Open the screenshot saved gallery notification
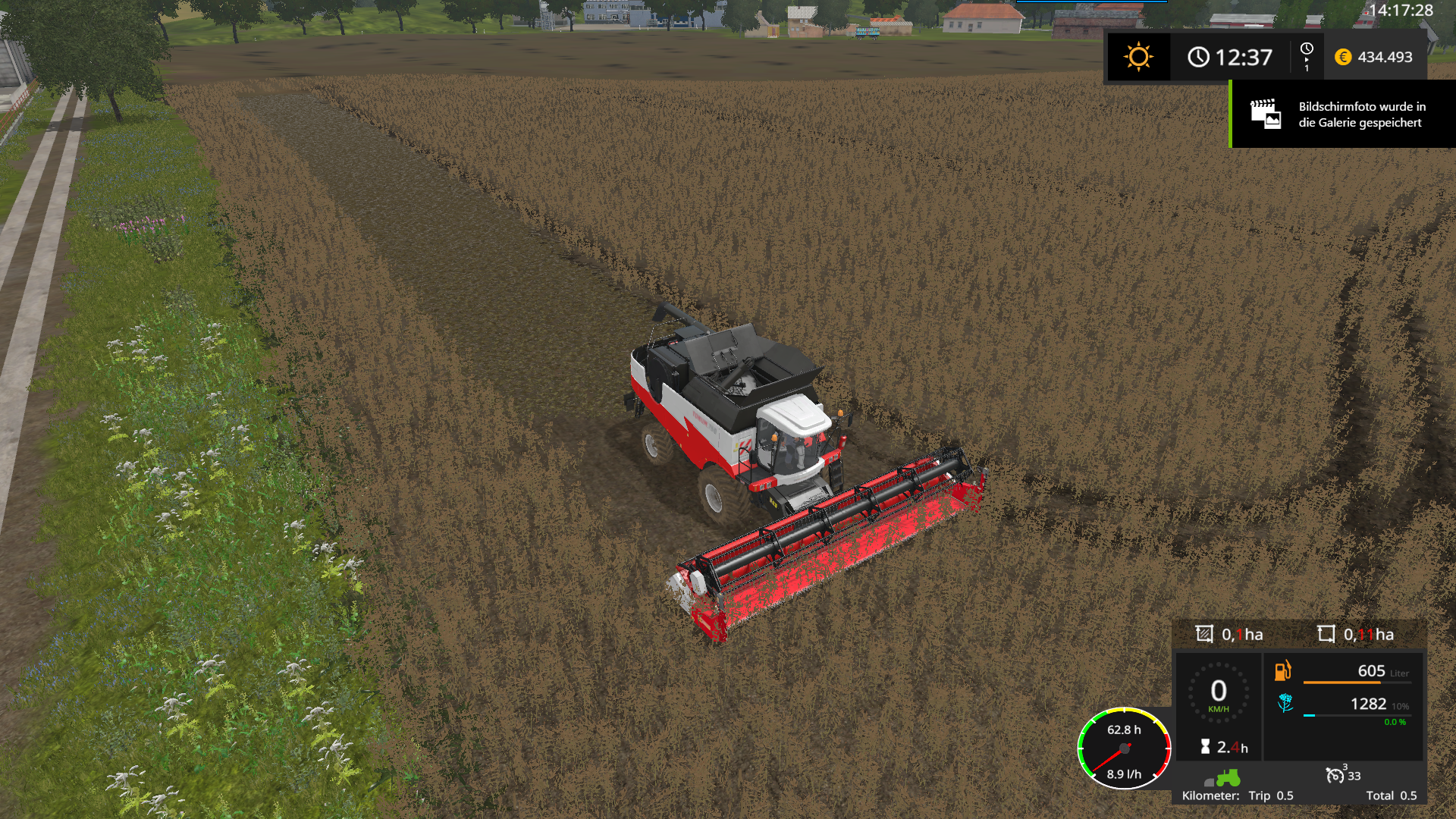Viewport: 1456px width, 819px height. click(x=1342, y=115)
